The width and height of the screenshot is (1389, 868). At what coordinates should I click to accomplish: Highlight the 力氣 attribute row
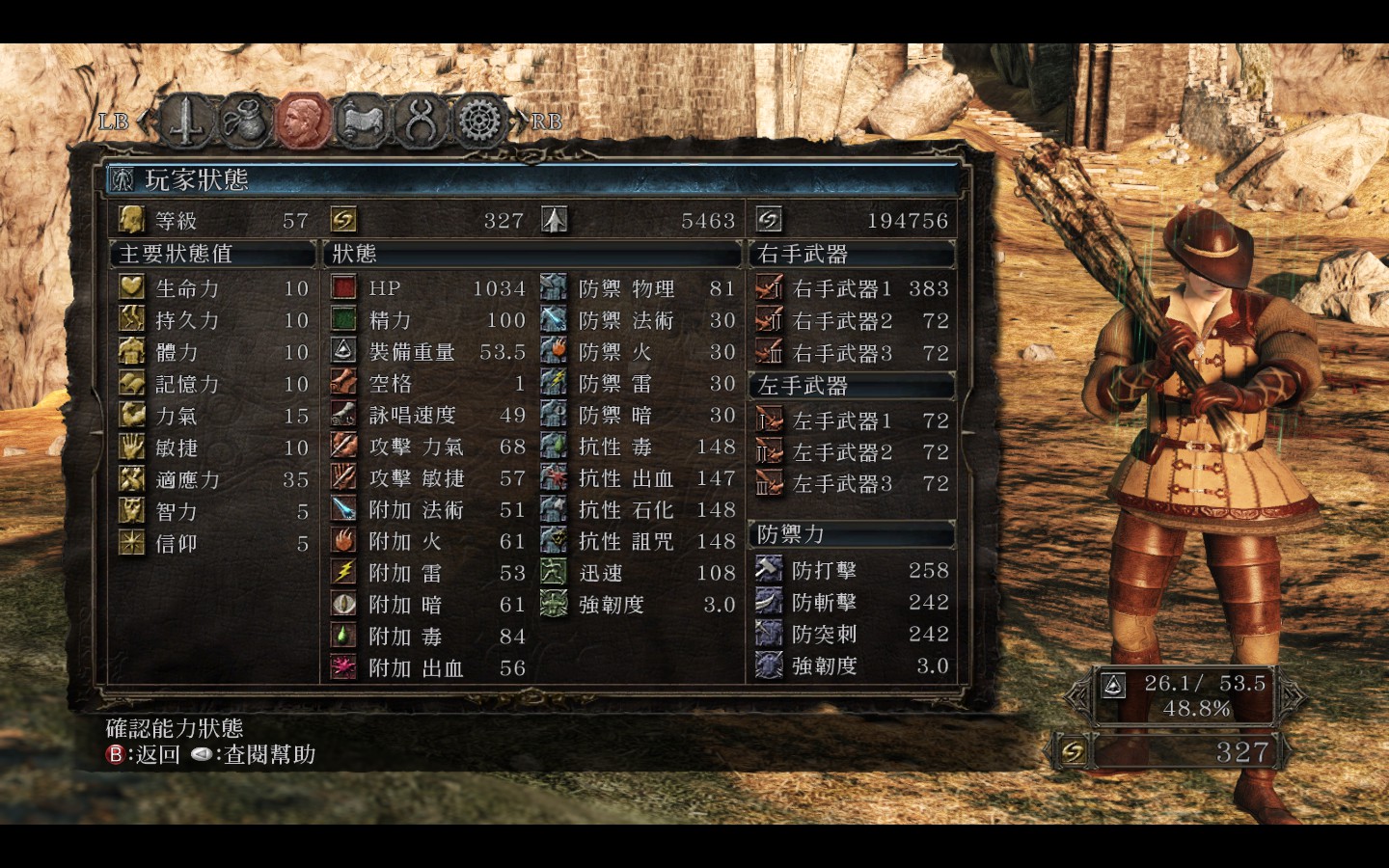213,416
